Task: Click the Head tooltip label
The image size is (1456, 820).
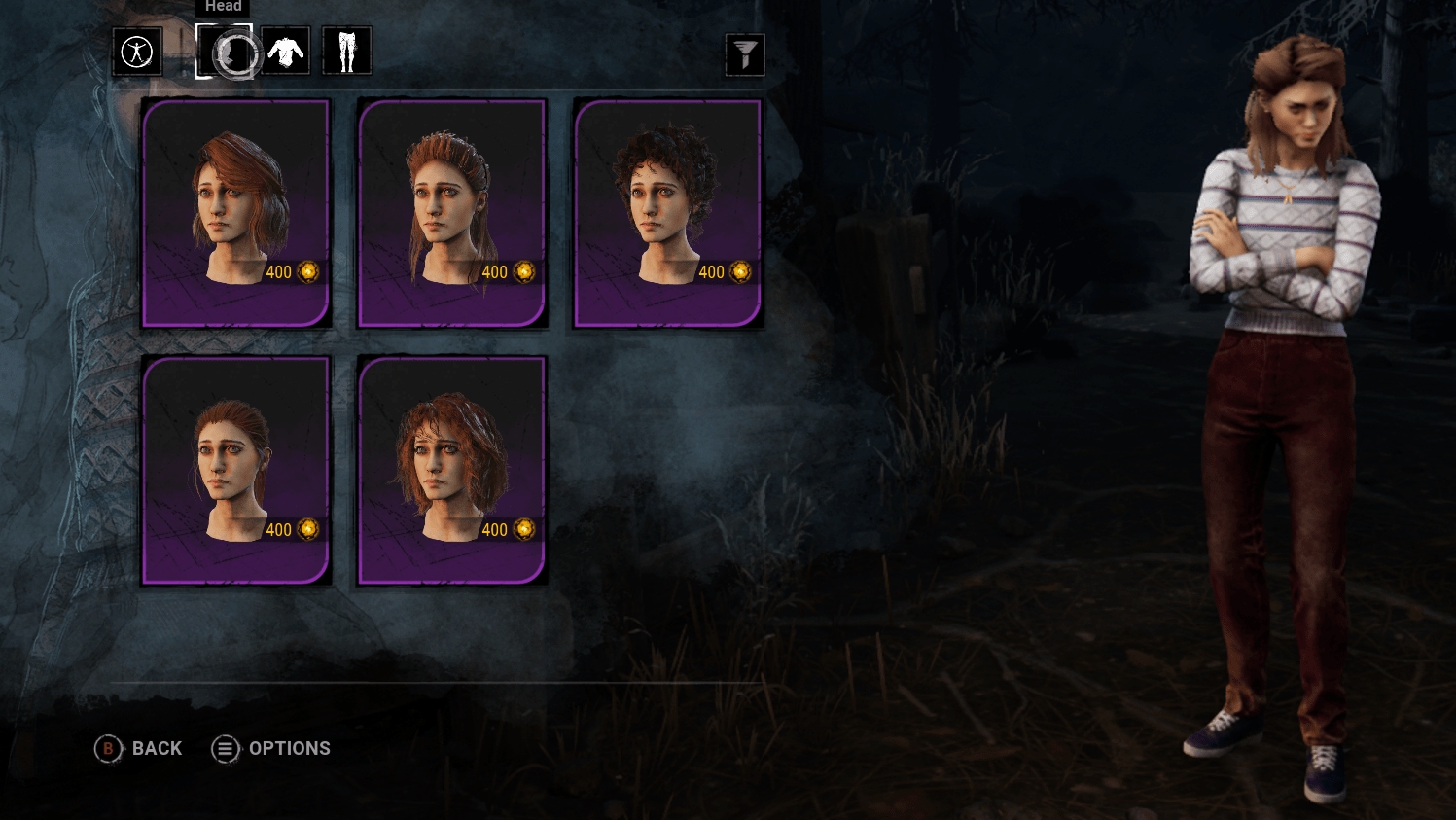Action: click(223, 7)
